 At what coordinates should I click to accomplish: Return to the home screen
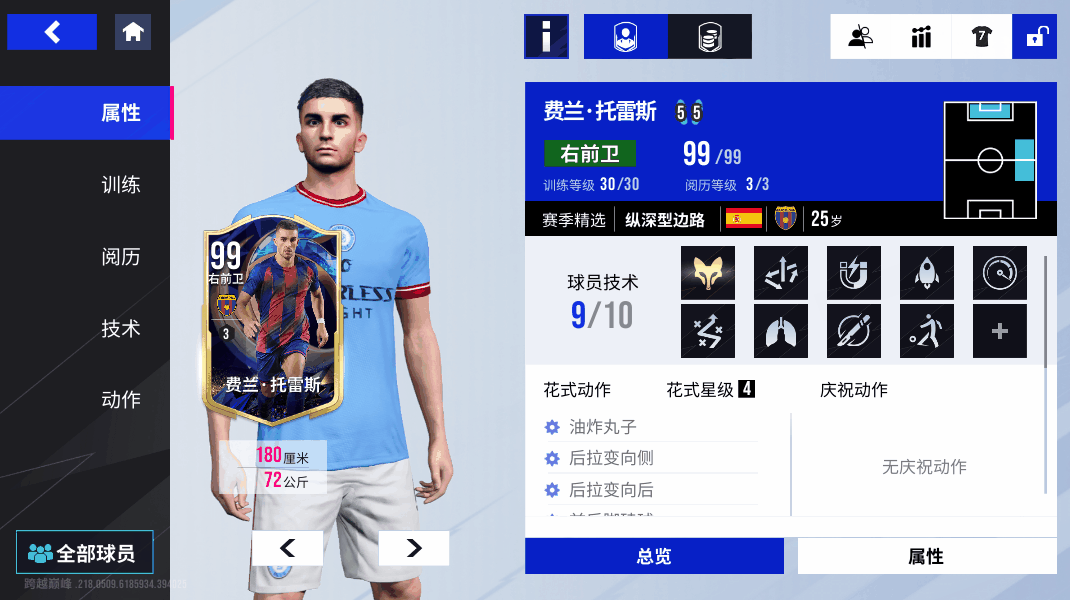(133, 32)
